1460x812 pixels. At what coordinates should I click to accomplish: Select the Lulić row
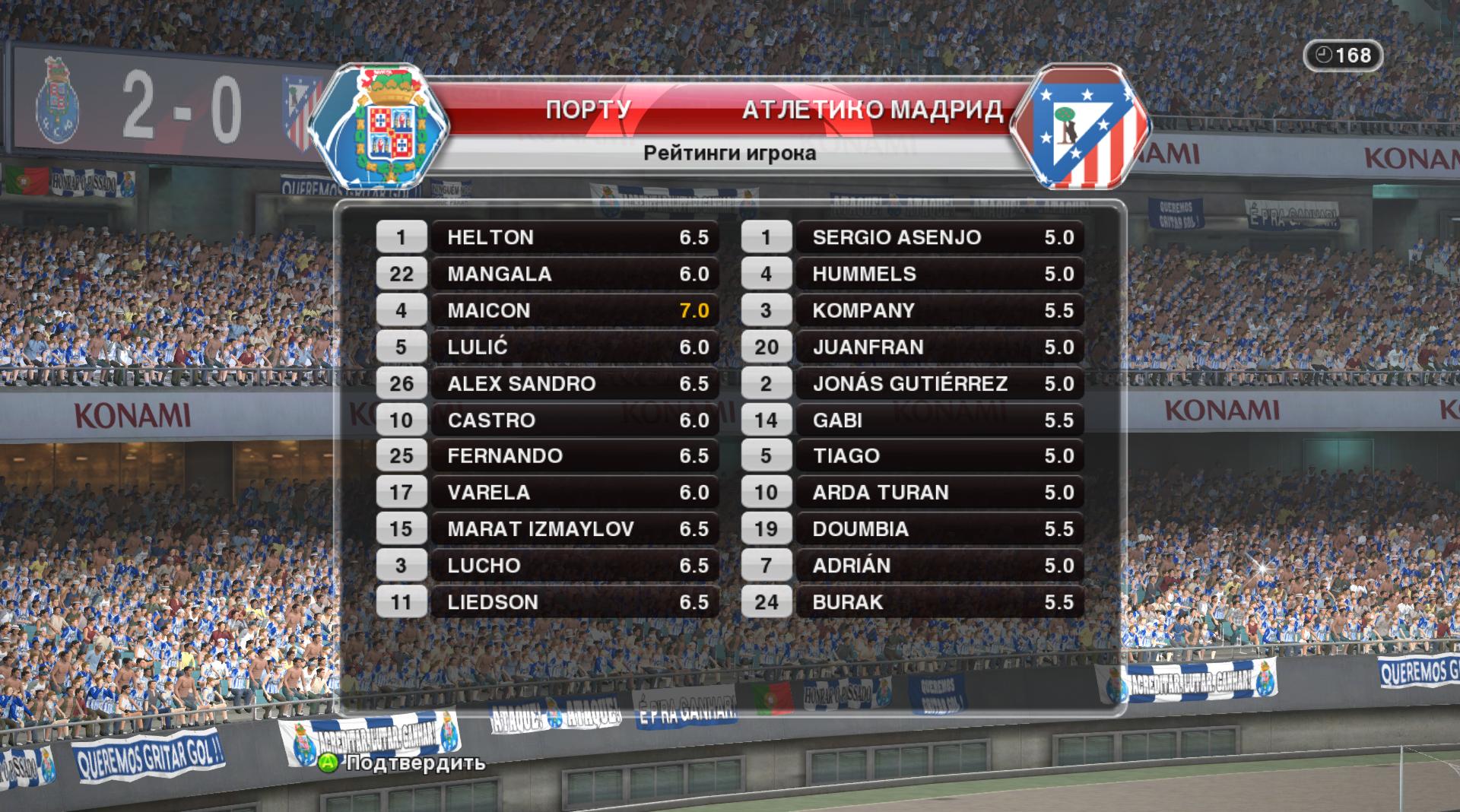574,347
